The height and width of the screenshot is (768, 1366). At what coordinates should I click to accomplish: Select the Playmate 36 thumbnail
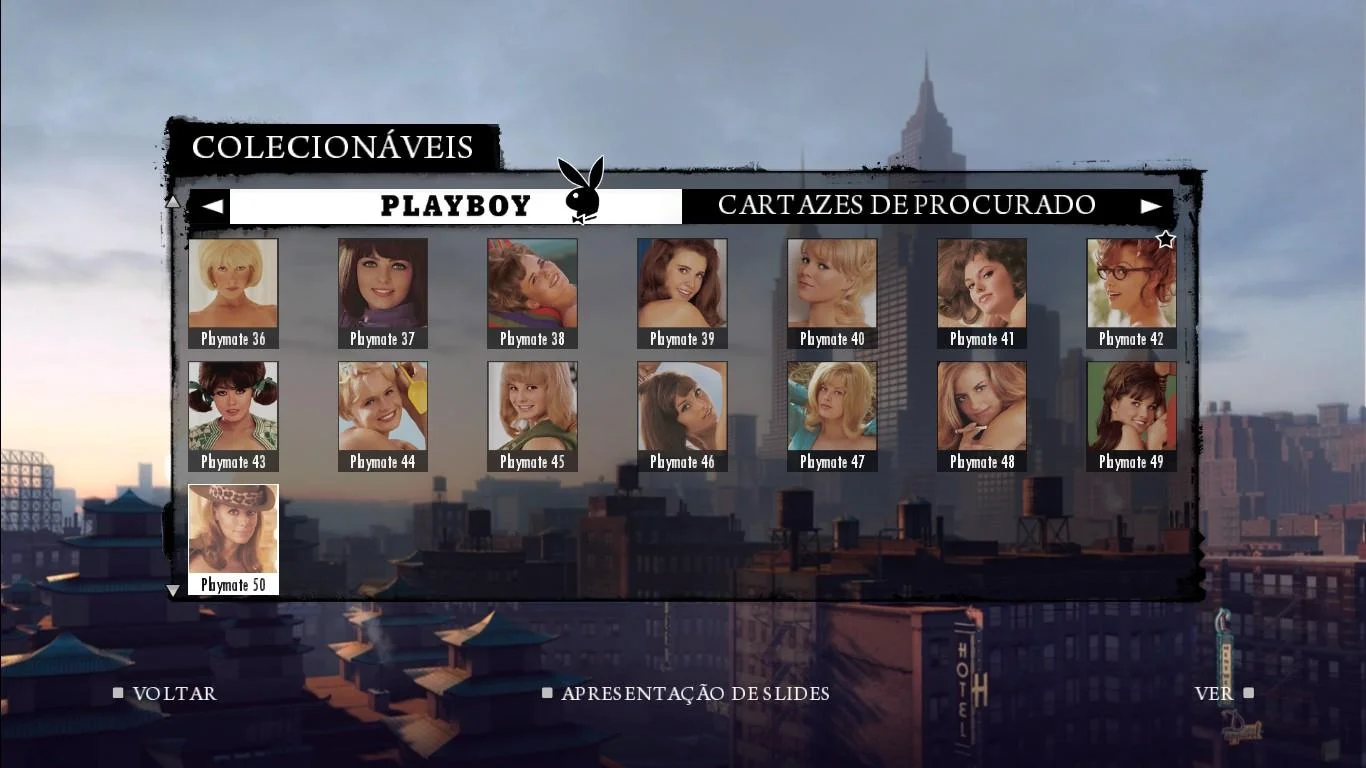[233, 293]
